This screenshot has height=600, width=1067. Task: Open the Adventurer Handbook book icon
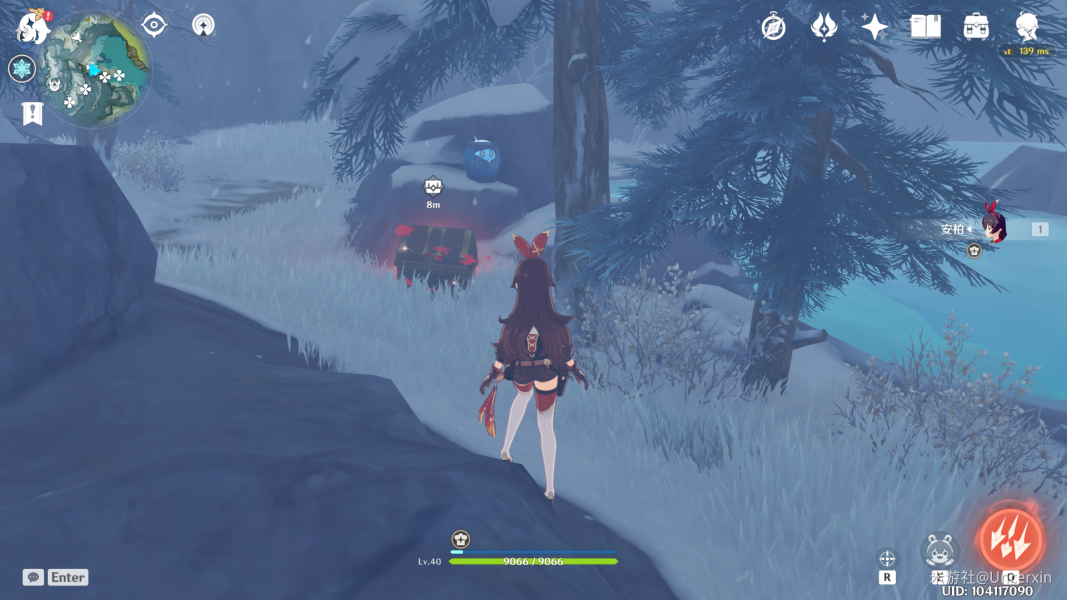[x=926, y=27]
